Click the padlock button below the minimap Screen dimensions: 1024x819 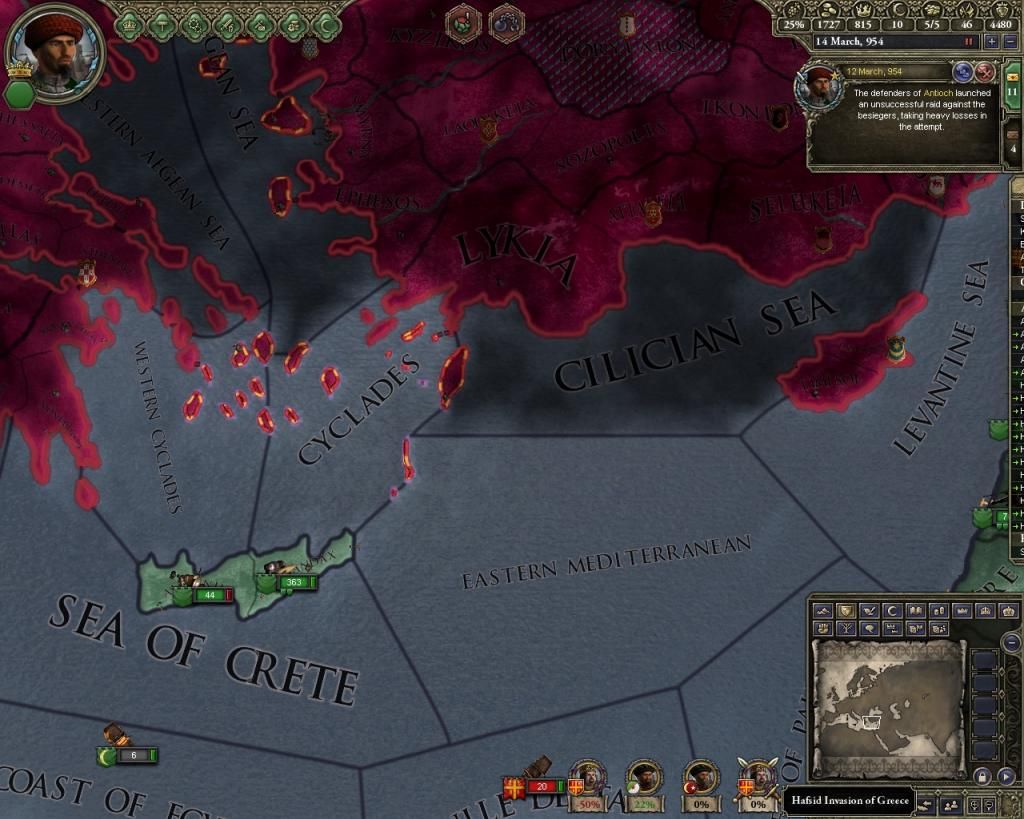coord(982,776)
